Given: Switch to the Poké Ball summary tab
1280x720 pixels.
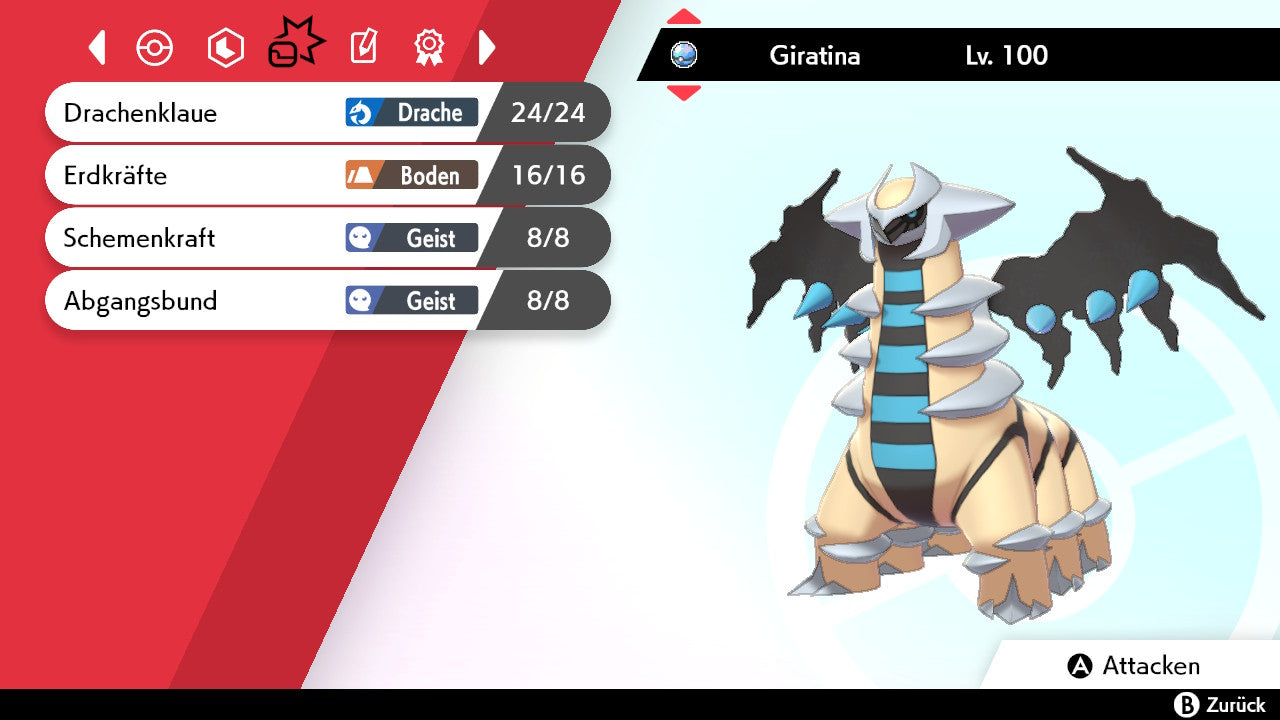Looking at the screenshot, I should (x=155, y=48).
